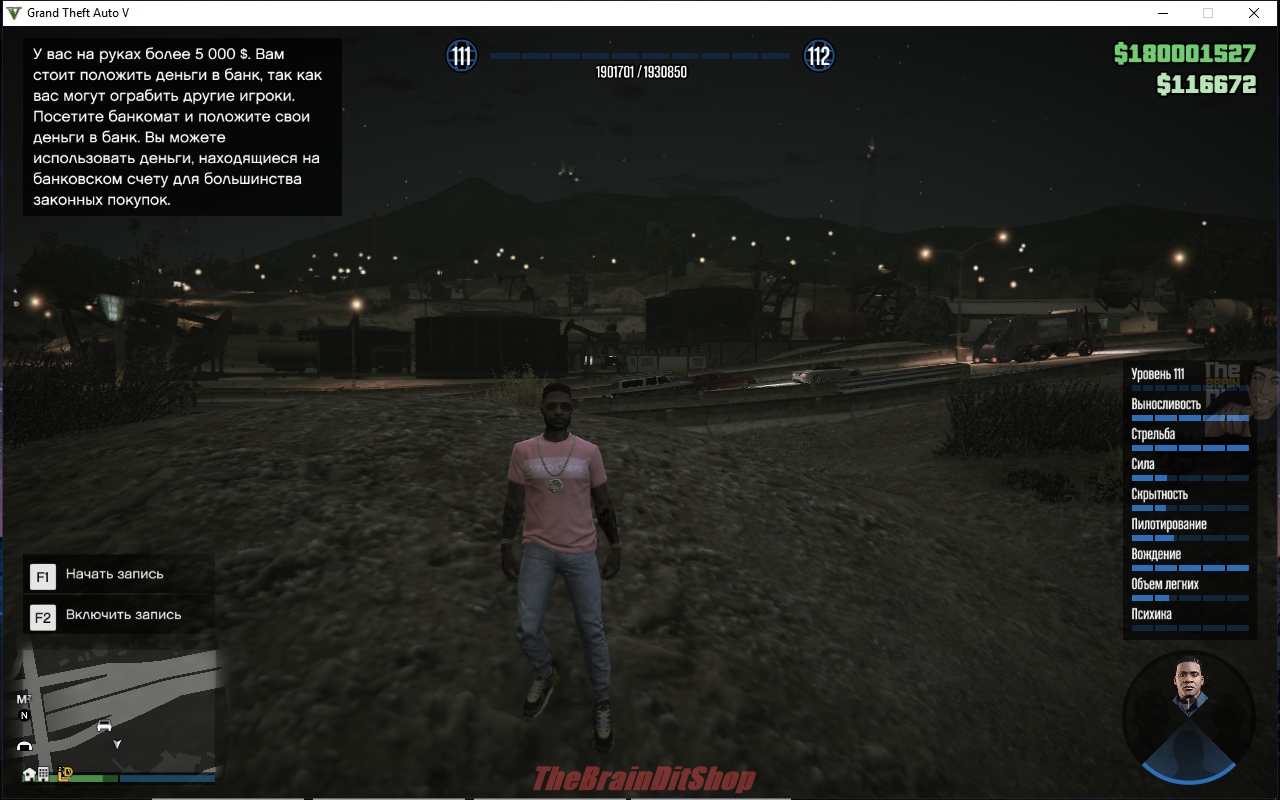Close the Grand Theft Auto V window
1280x800 pixels.
click(x=1253, y=13)
